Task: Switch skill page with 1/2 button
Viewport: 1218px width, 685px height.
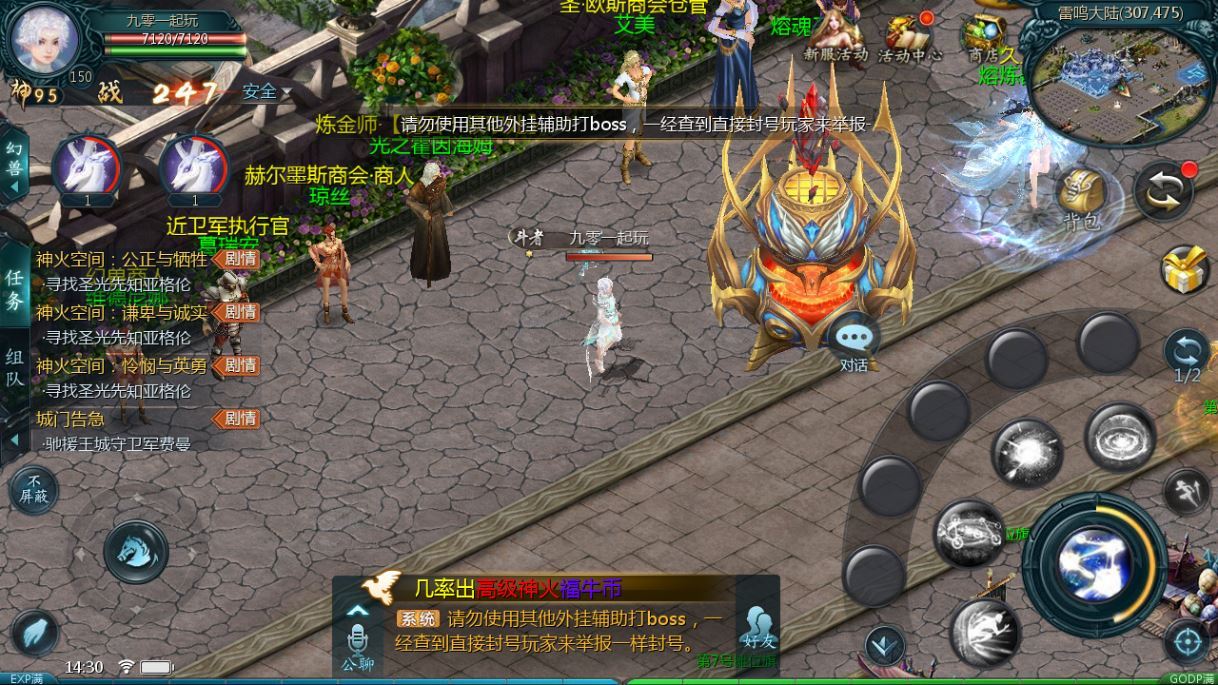Action: tap(1187, 355)
